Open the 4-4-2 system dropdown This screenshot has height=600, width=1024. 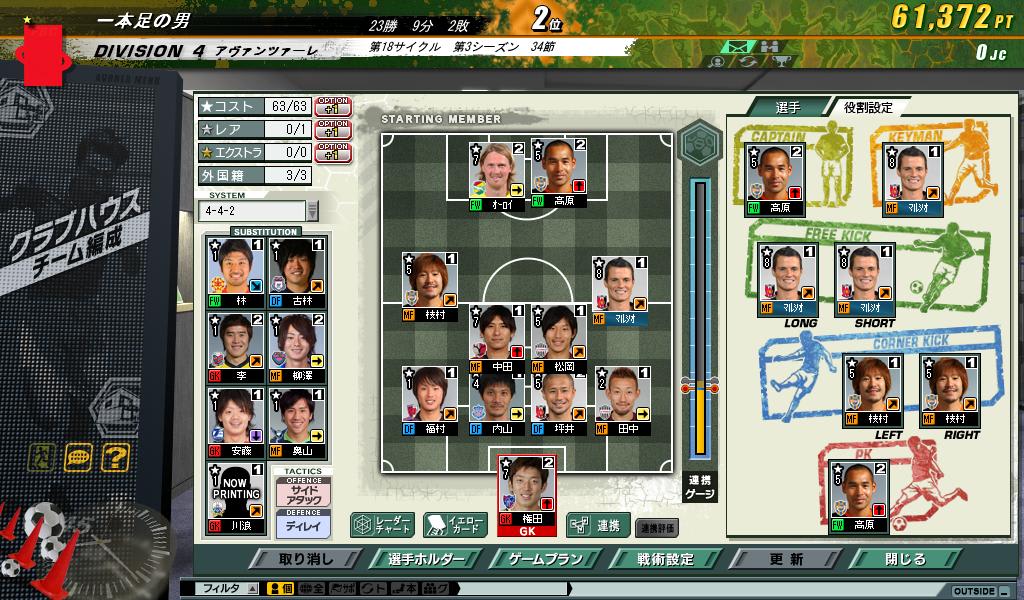[x=312, y=211]
